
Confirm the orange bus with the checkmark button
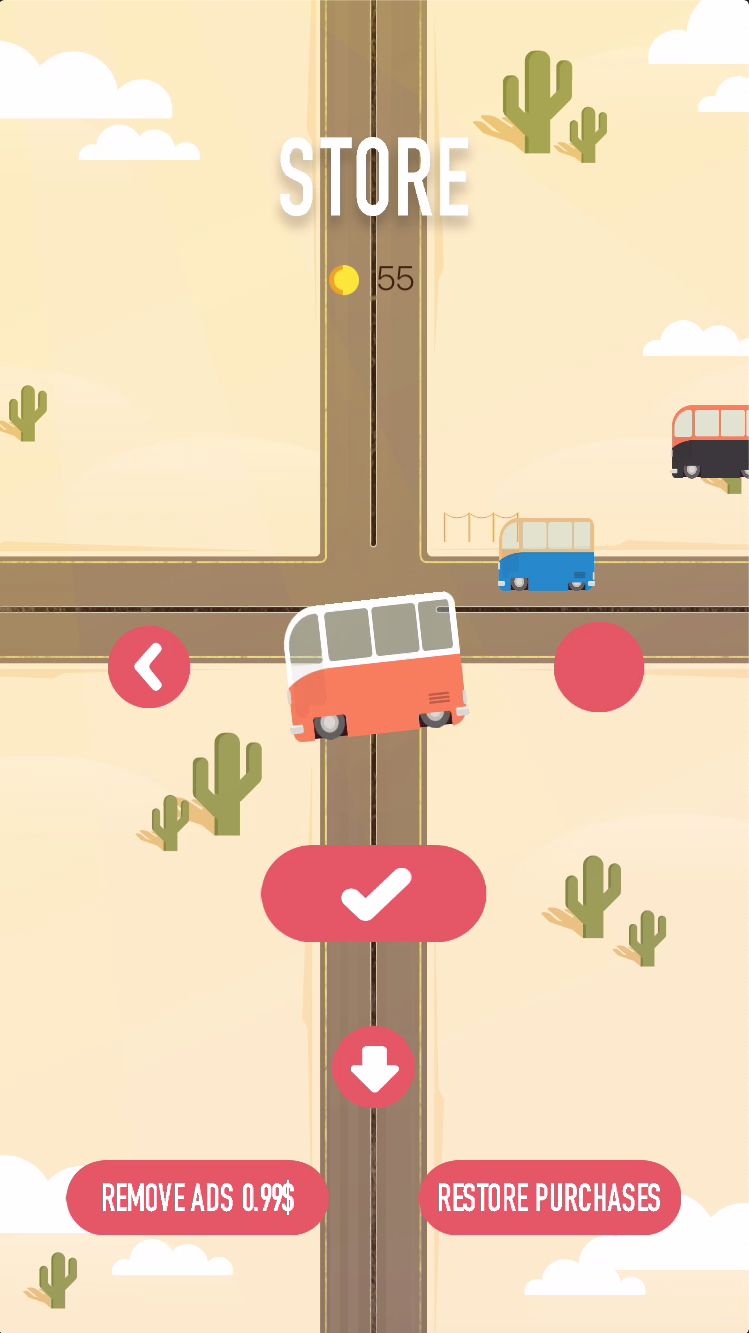click(x=374, y=893)
